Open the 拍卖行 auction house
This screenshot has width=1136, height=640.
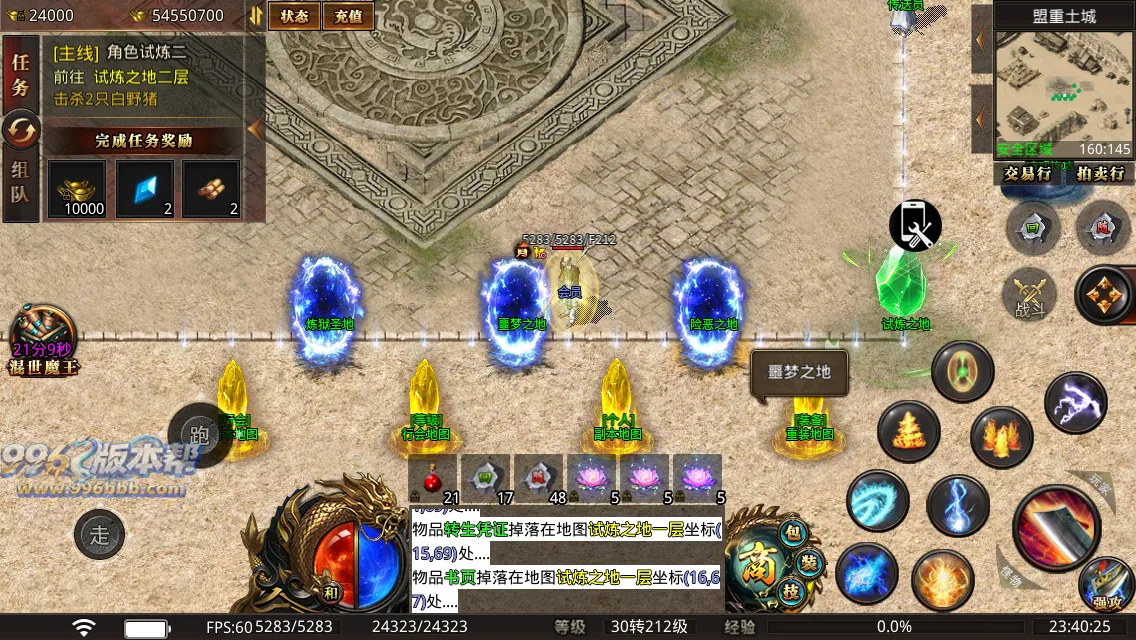coord(1100,173)
